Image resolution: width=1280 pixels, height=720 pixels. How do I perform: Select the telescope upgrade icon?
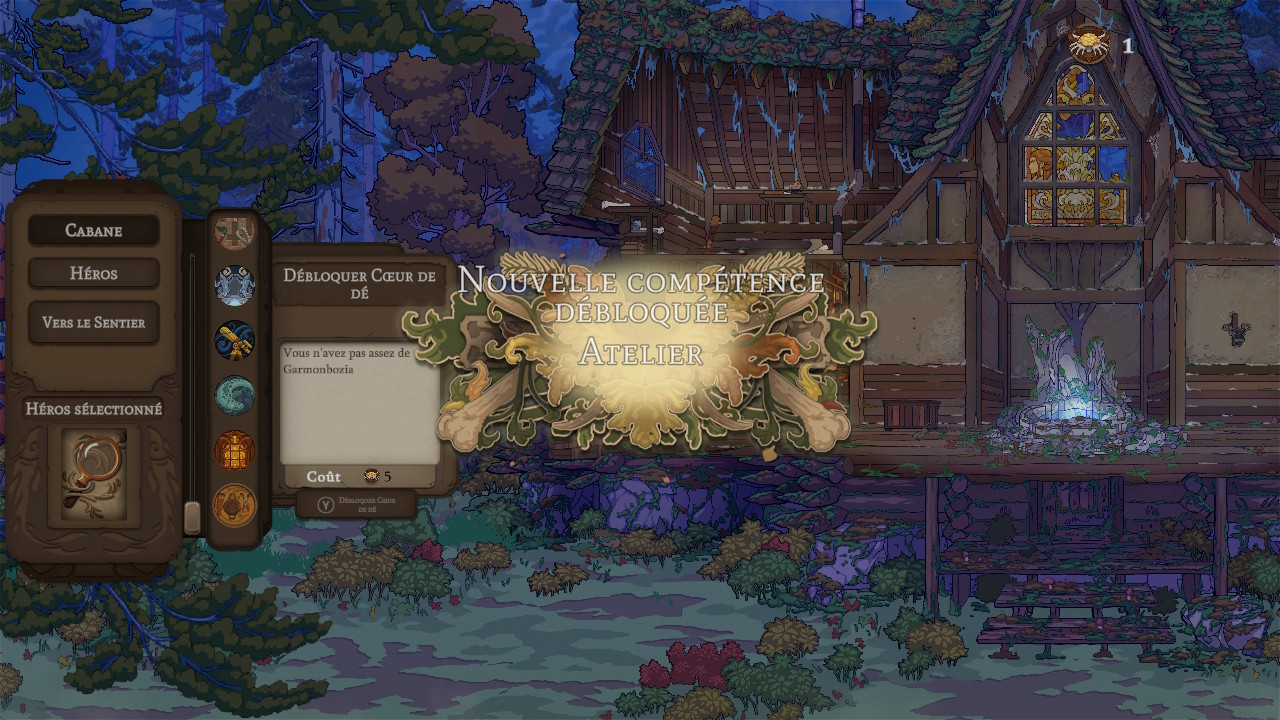(x=235, y=340)
